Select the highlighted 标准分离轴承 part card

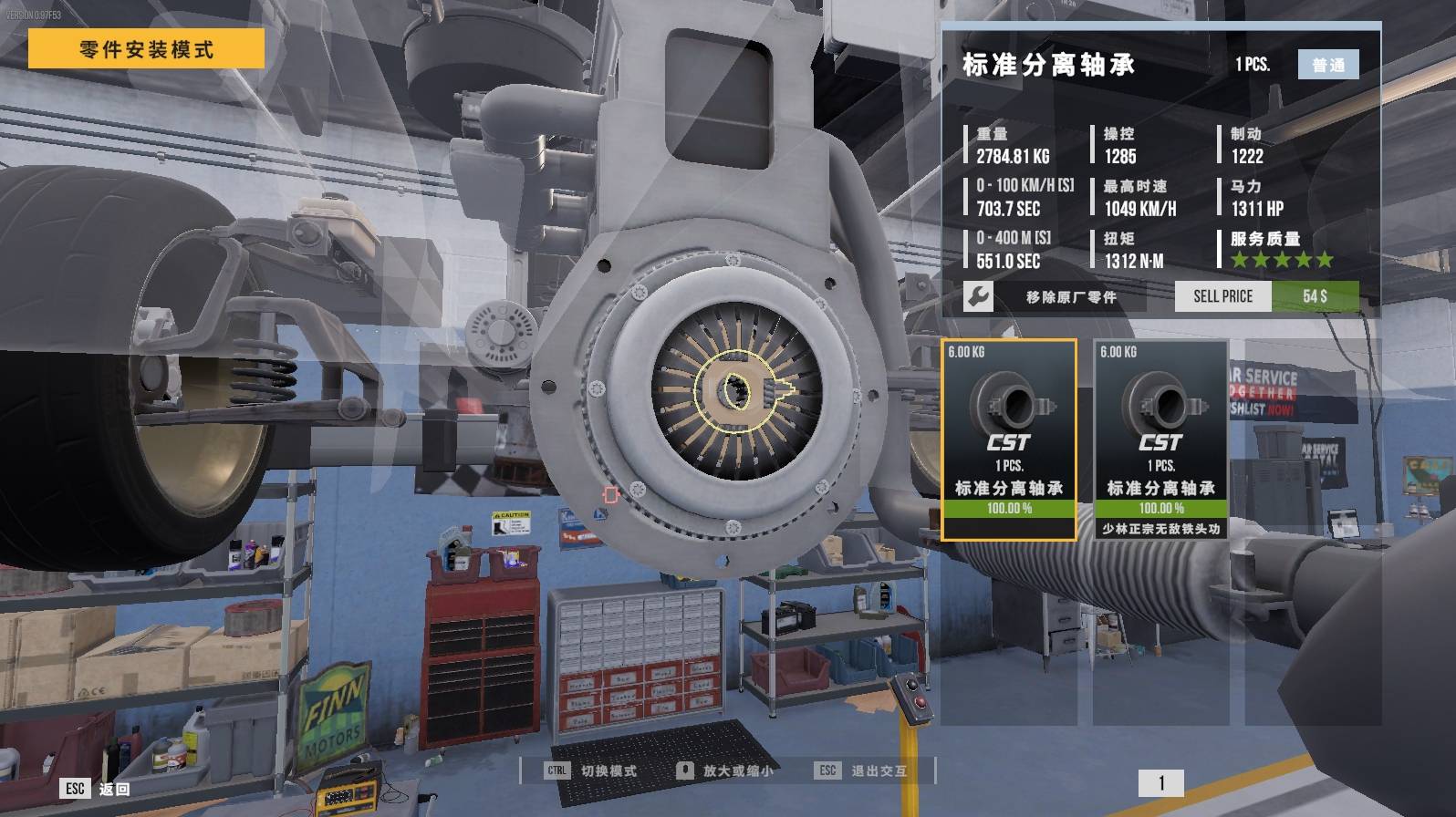1008,440
